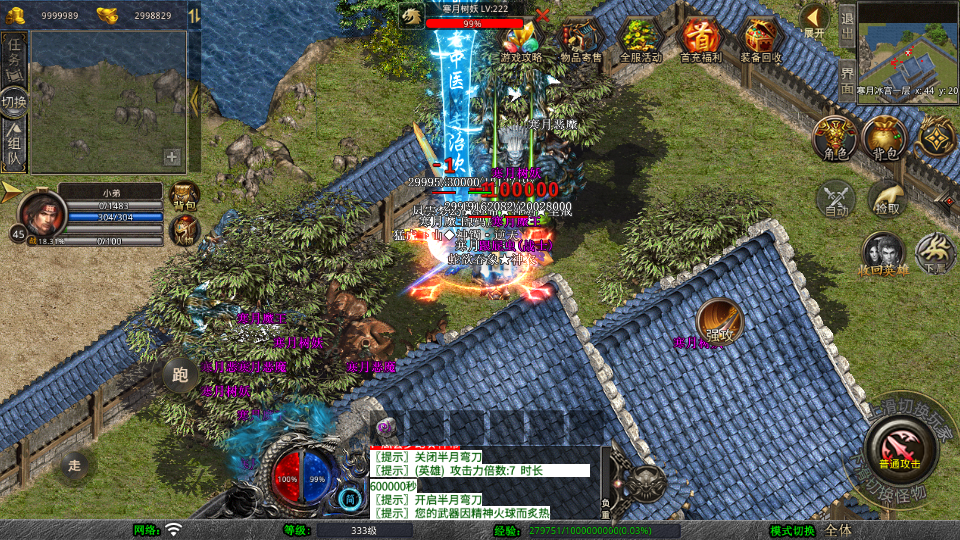The width and height of the screenshot is (960, 540).
Task: Open the 物品寄售 item consignment icon
Action: point(580,40)
